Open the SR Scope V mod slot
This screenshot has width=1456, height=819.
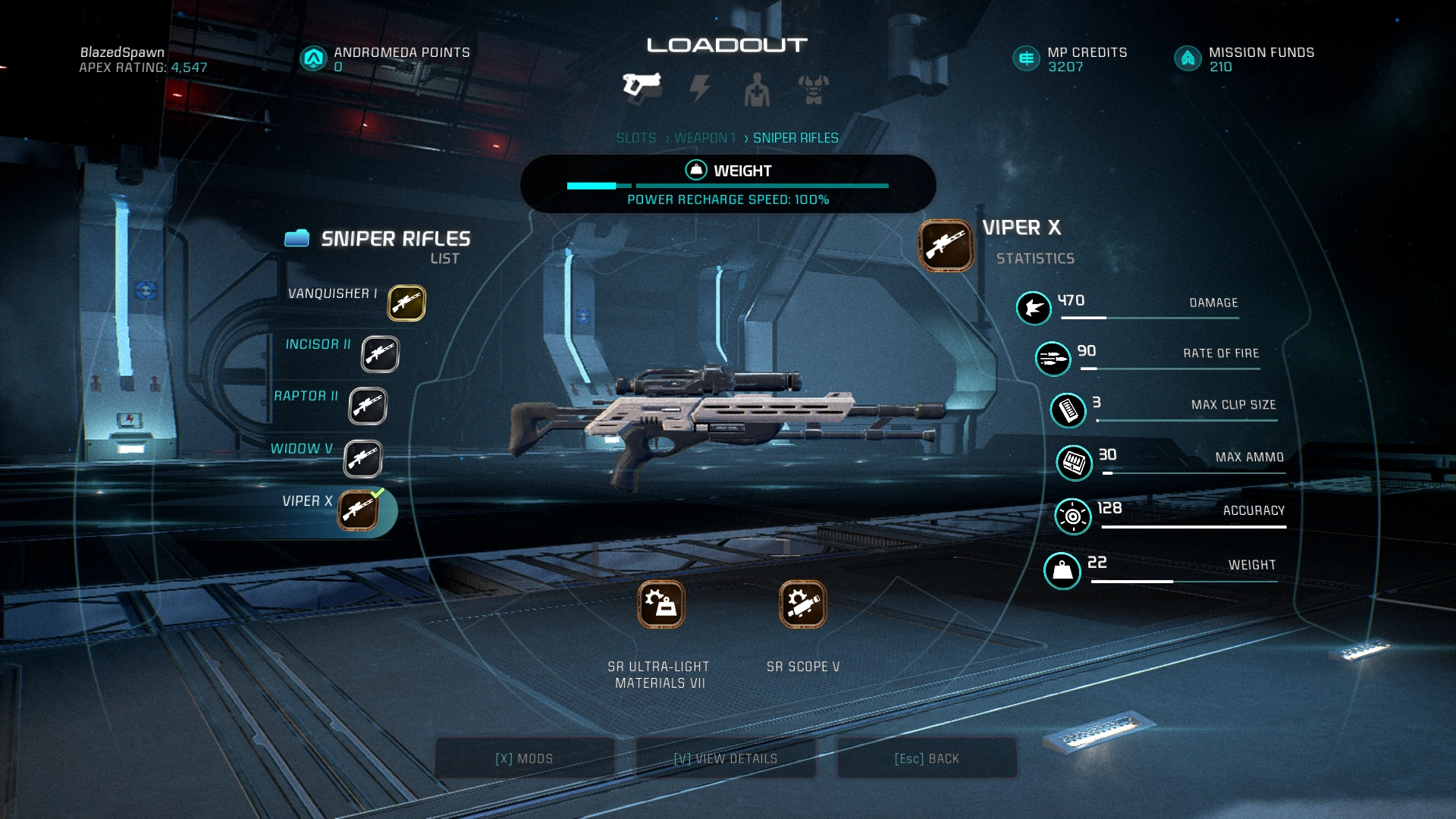tap(802, 604)
